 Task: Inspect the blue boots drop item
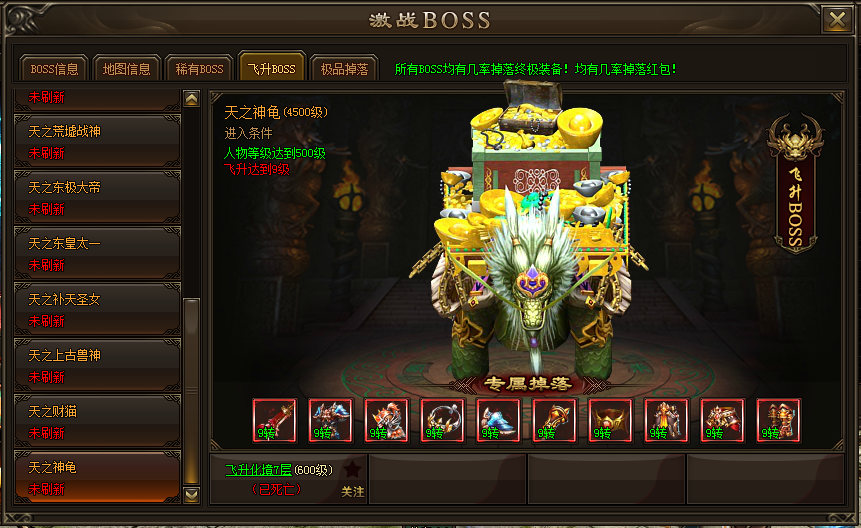[499, 421]
